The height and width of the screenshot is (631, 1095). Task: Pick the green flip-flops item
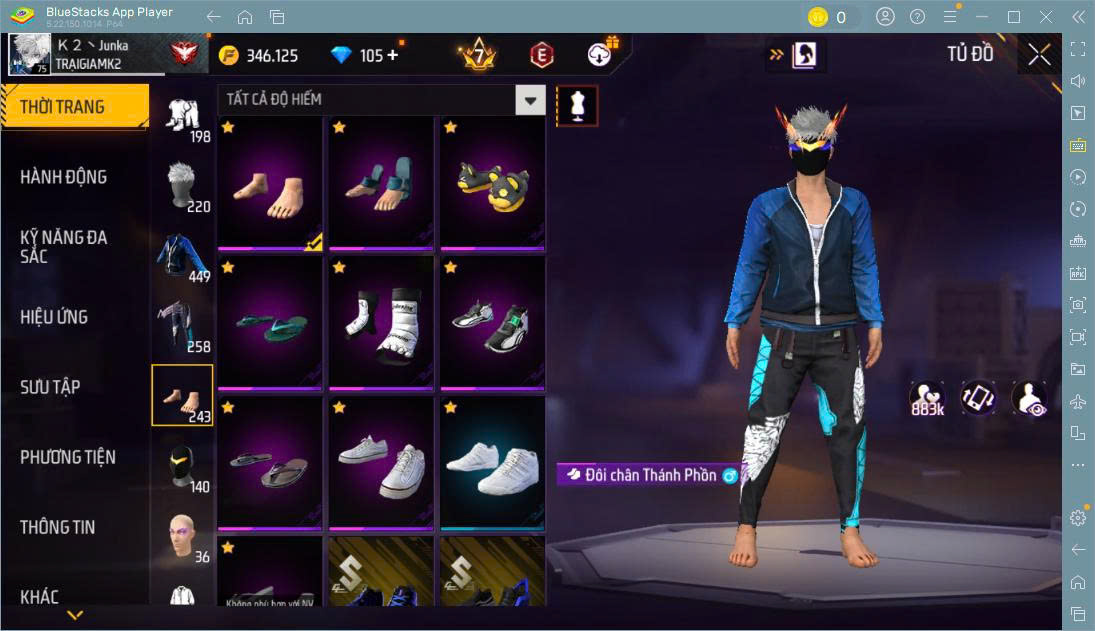pos(270,323)
